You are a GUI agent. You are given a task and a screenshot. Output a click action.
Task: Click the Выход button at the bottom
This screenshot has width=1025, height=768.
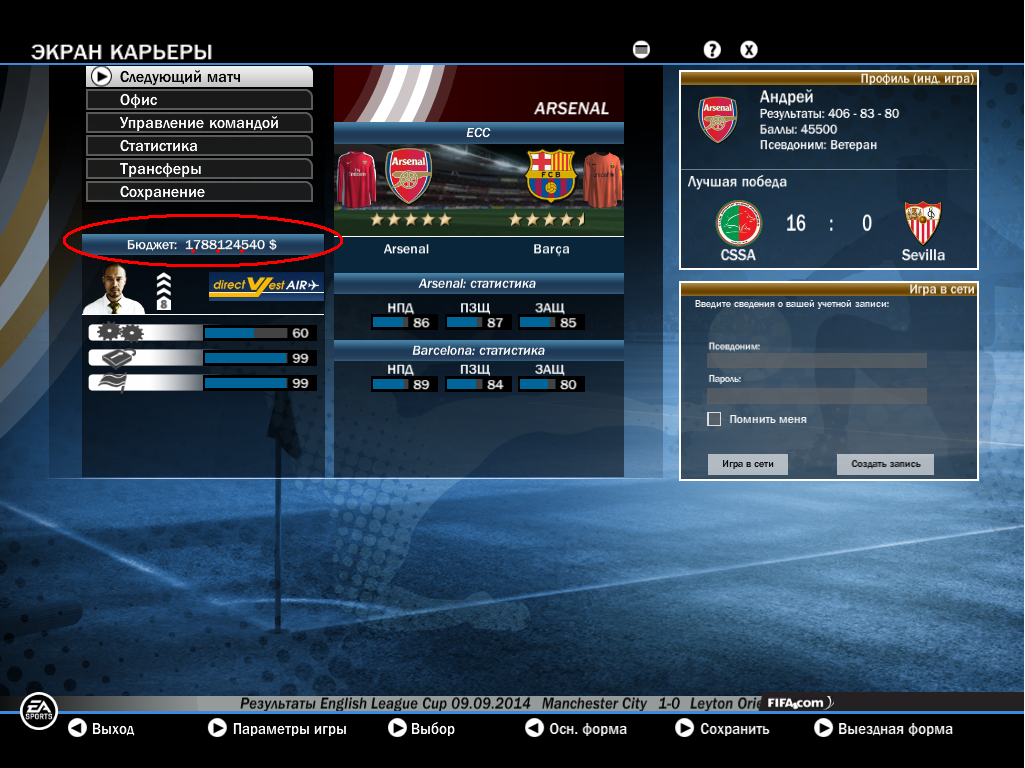click(101, 729)
